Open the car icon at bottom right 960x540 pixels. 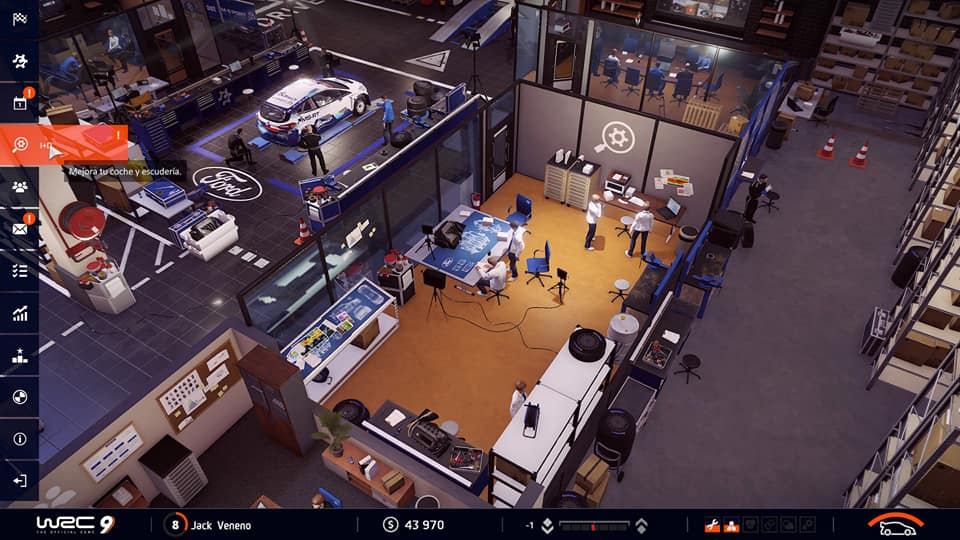point(895,525)
